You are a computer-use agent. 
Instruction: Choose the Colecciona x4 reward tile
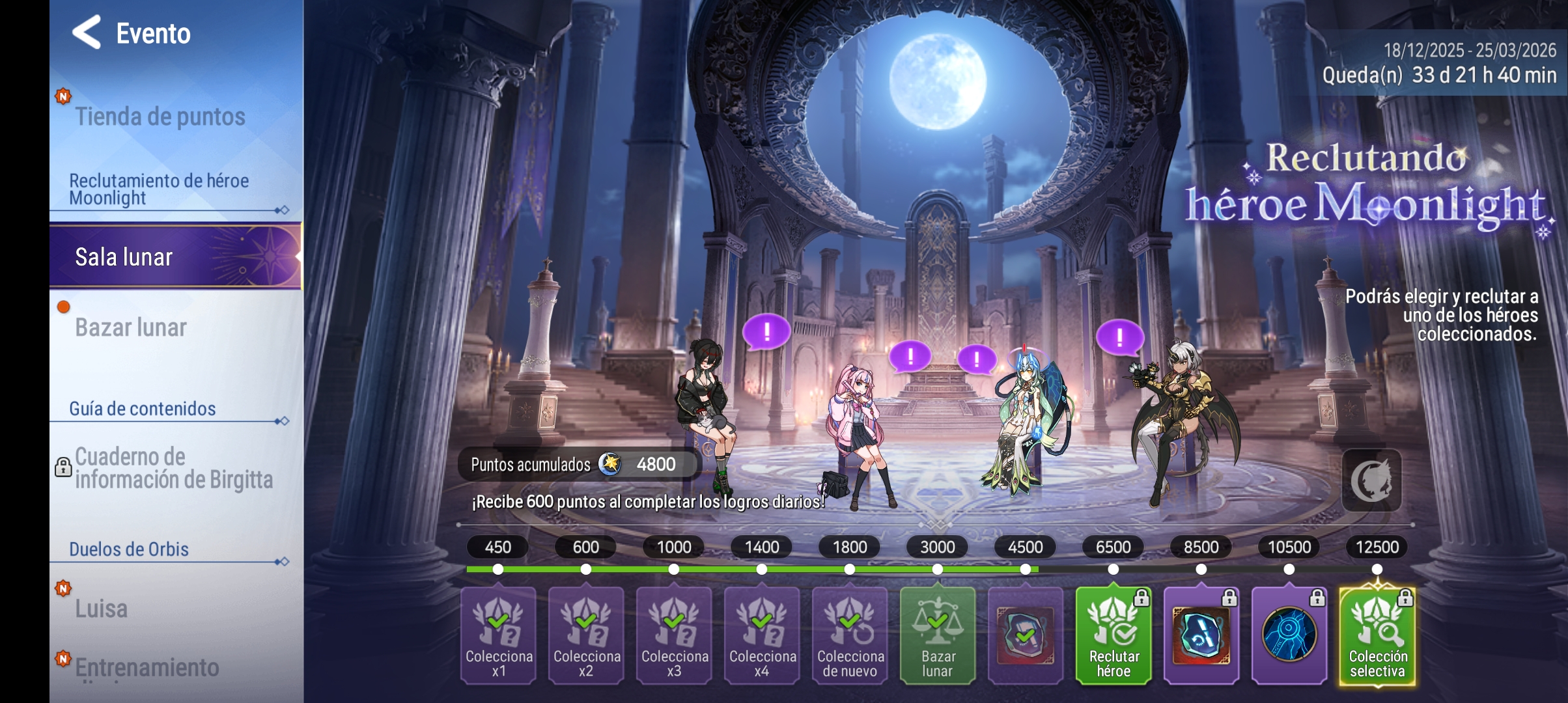(x=762, y=635)
